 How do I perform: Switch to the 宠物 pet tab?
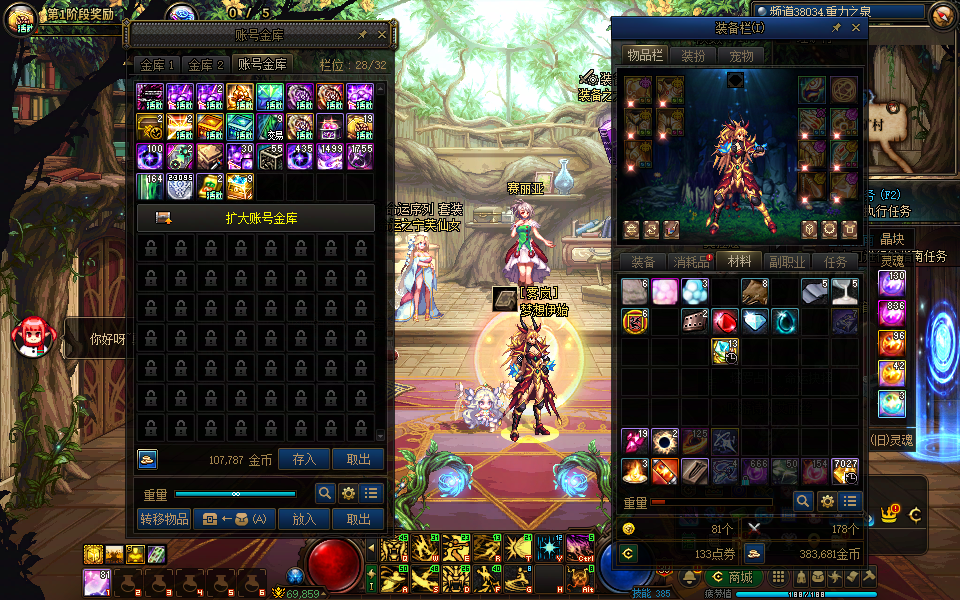(x=740, y=56)
